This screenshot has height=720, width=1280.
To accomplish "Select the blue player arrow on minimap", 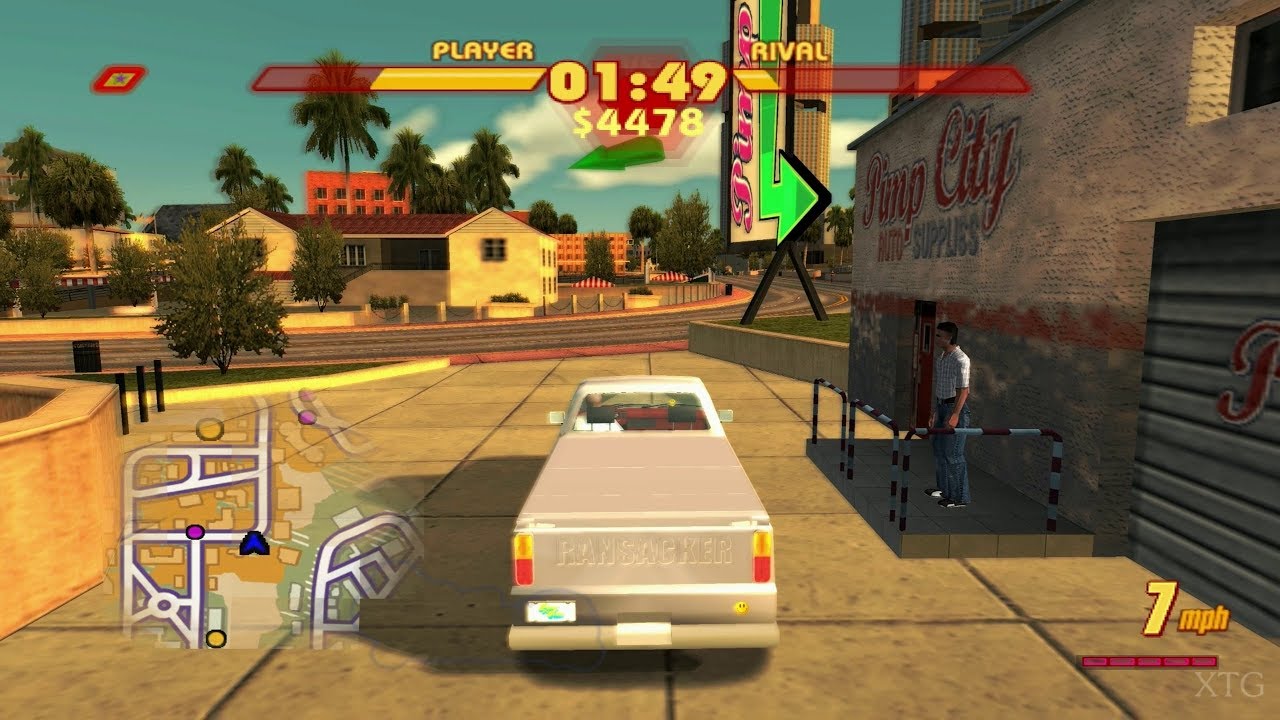I will 254,543.
